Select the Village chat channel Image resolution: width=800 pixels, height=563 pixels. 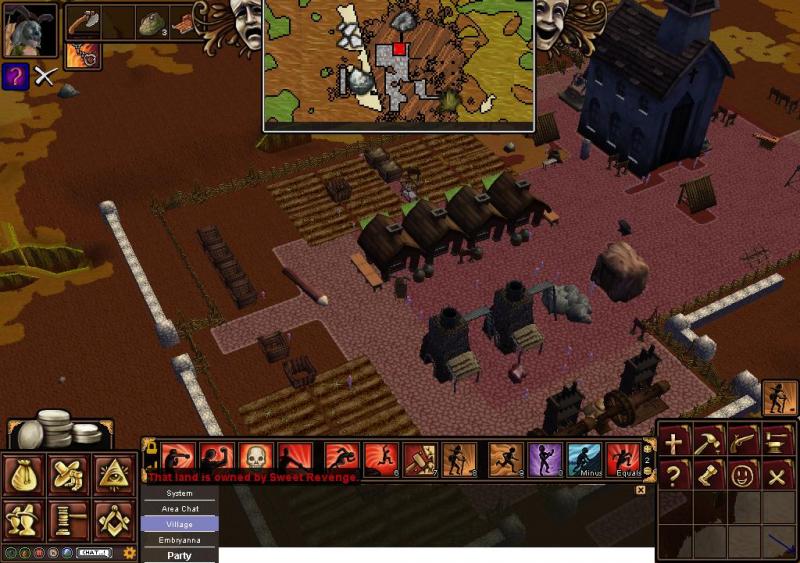click(180, 524)
